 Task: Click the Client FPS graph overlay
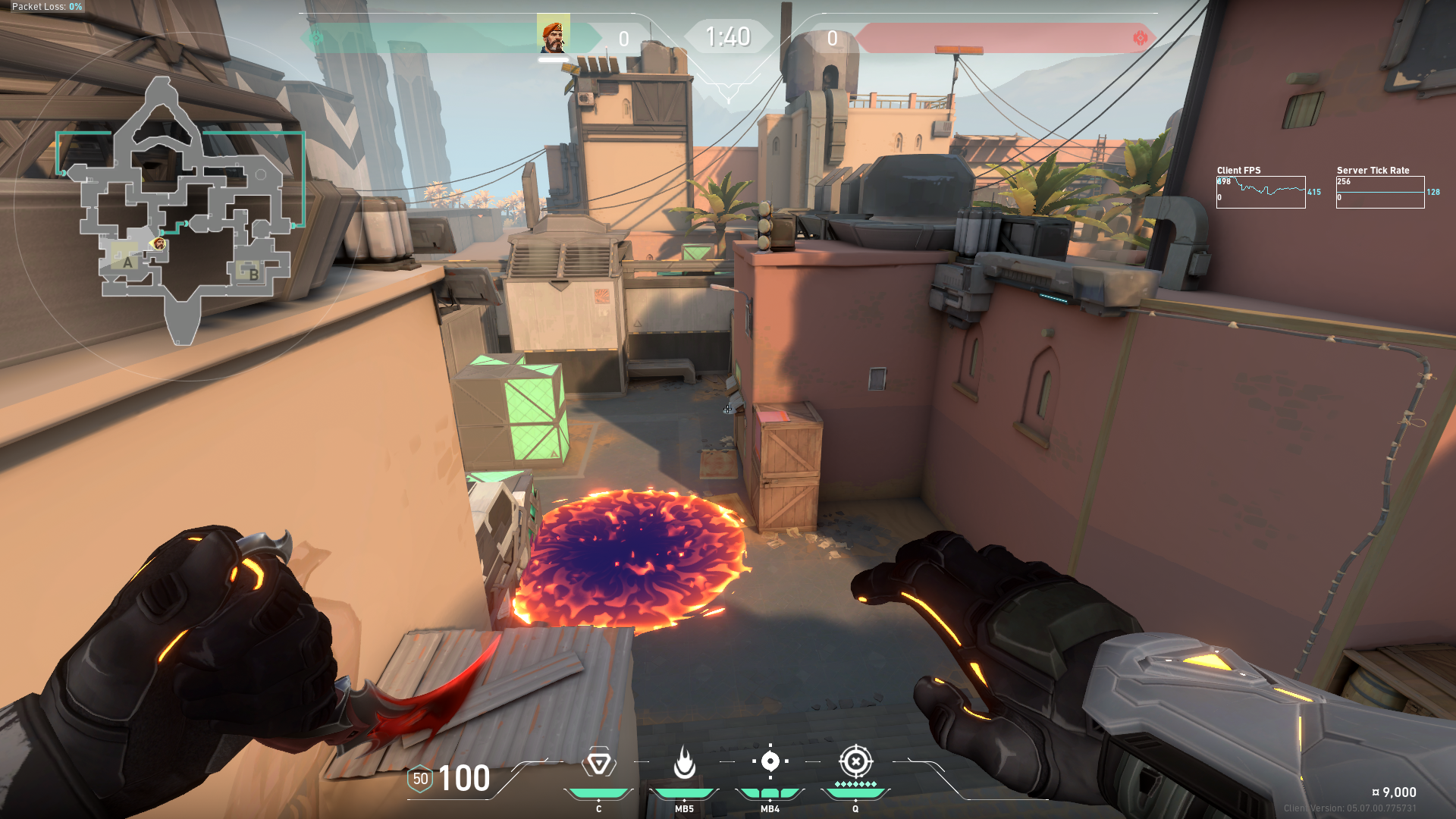pyautogui.click(x=1260, y=192)
